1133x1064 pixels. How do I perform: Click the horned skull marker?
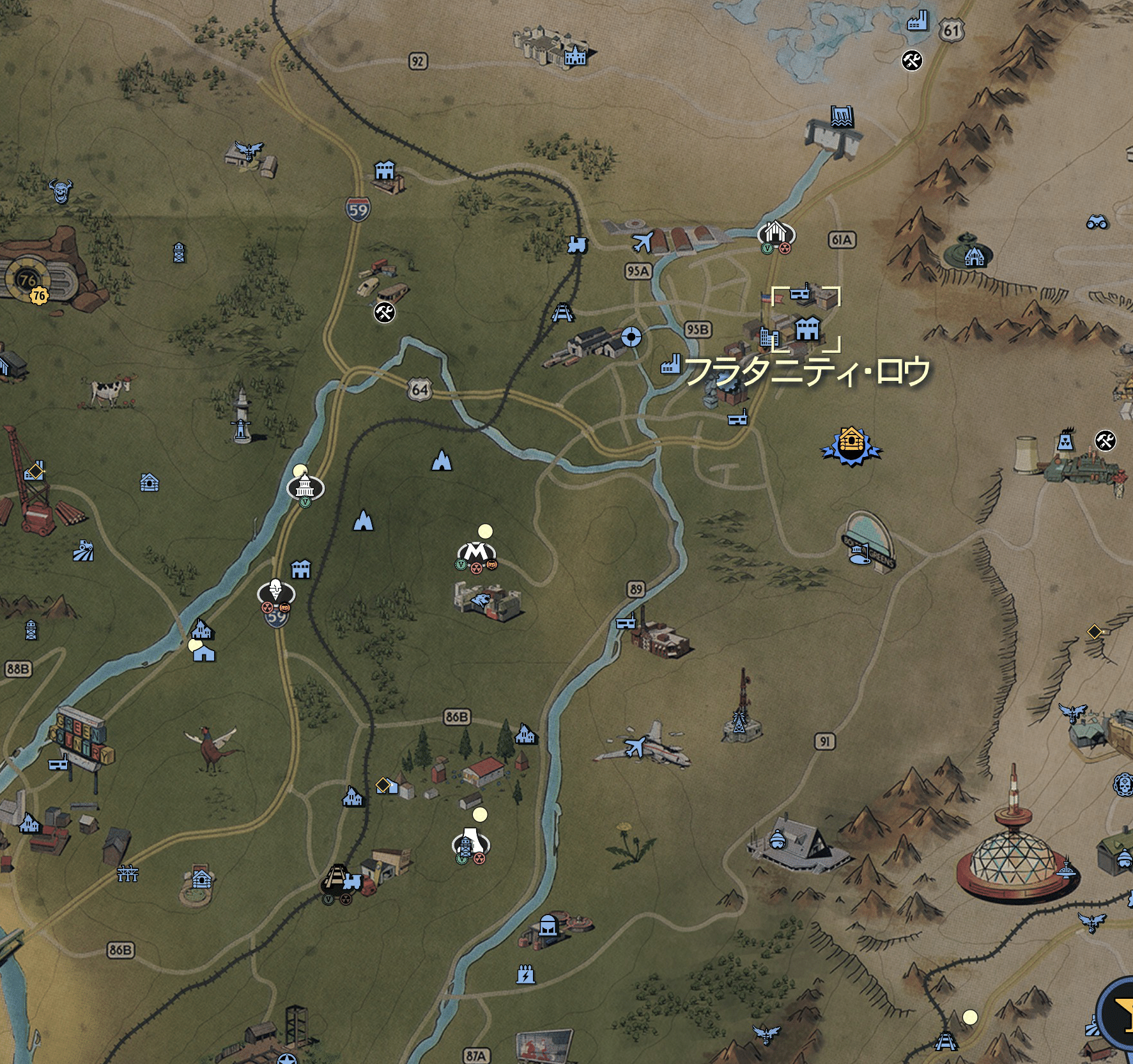click(x=61, y=191)
